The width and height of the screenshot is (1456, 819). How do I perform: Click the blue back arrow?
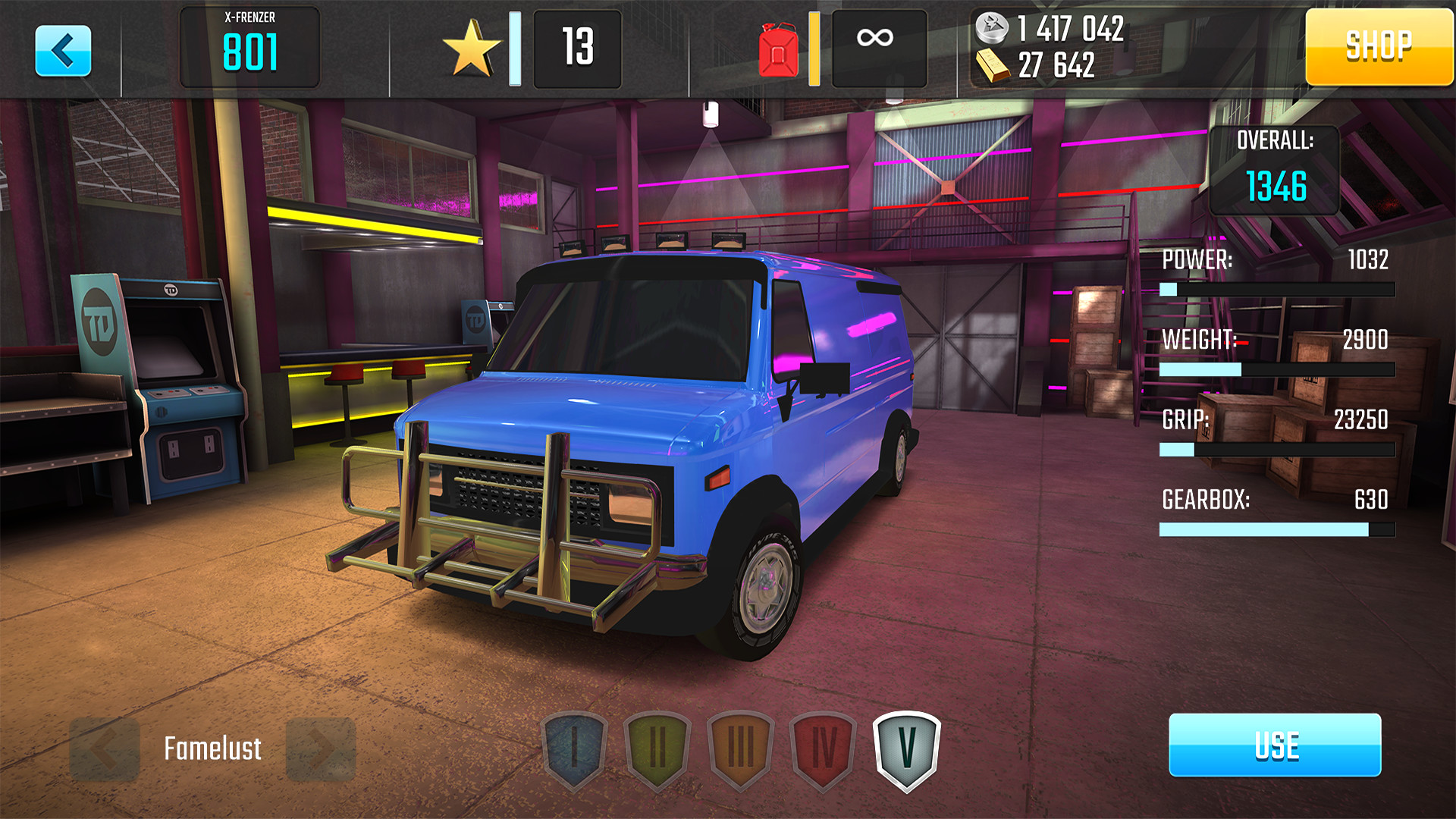pos(64,48)
